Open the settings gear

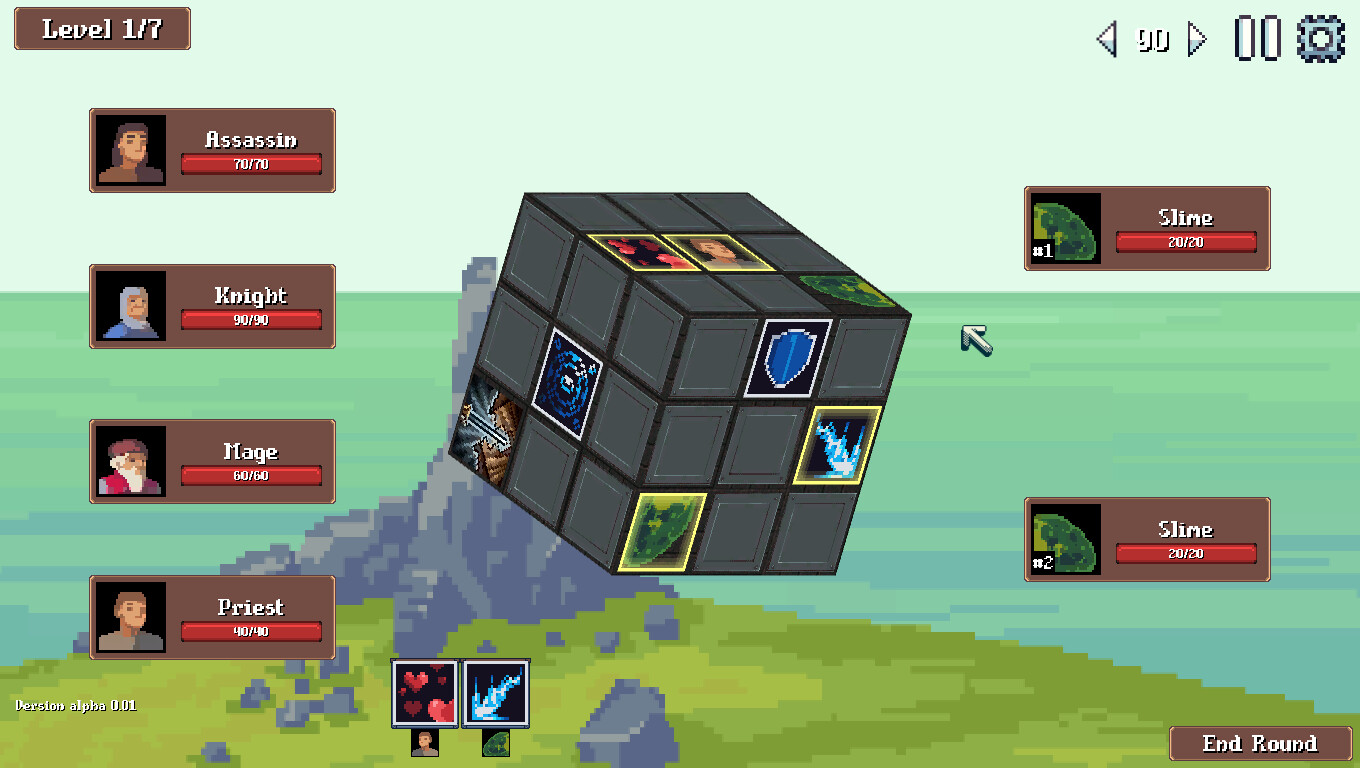(1320, 39)
